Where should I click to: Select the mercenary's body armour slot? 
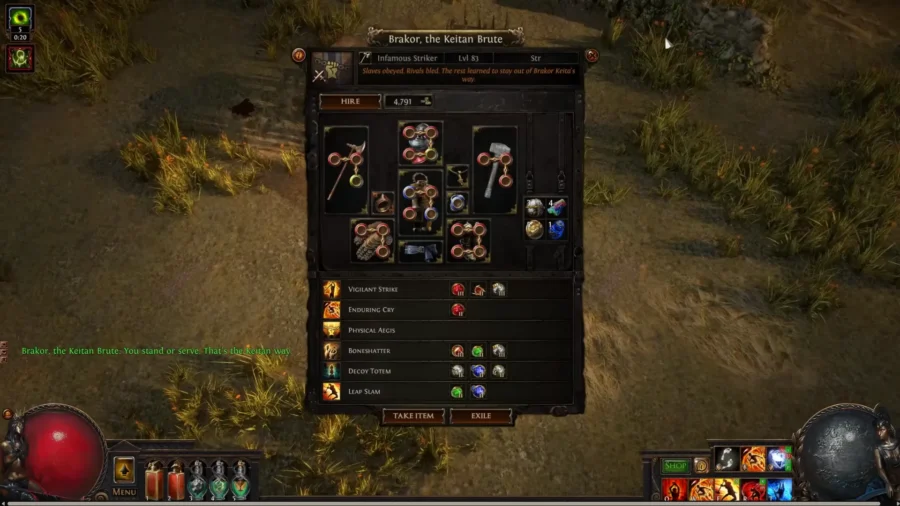420,202
